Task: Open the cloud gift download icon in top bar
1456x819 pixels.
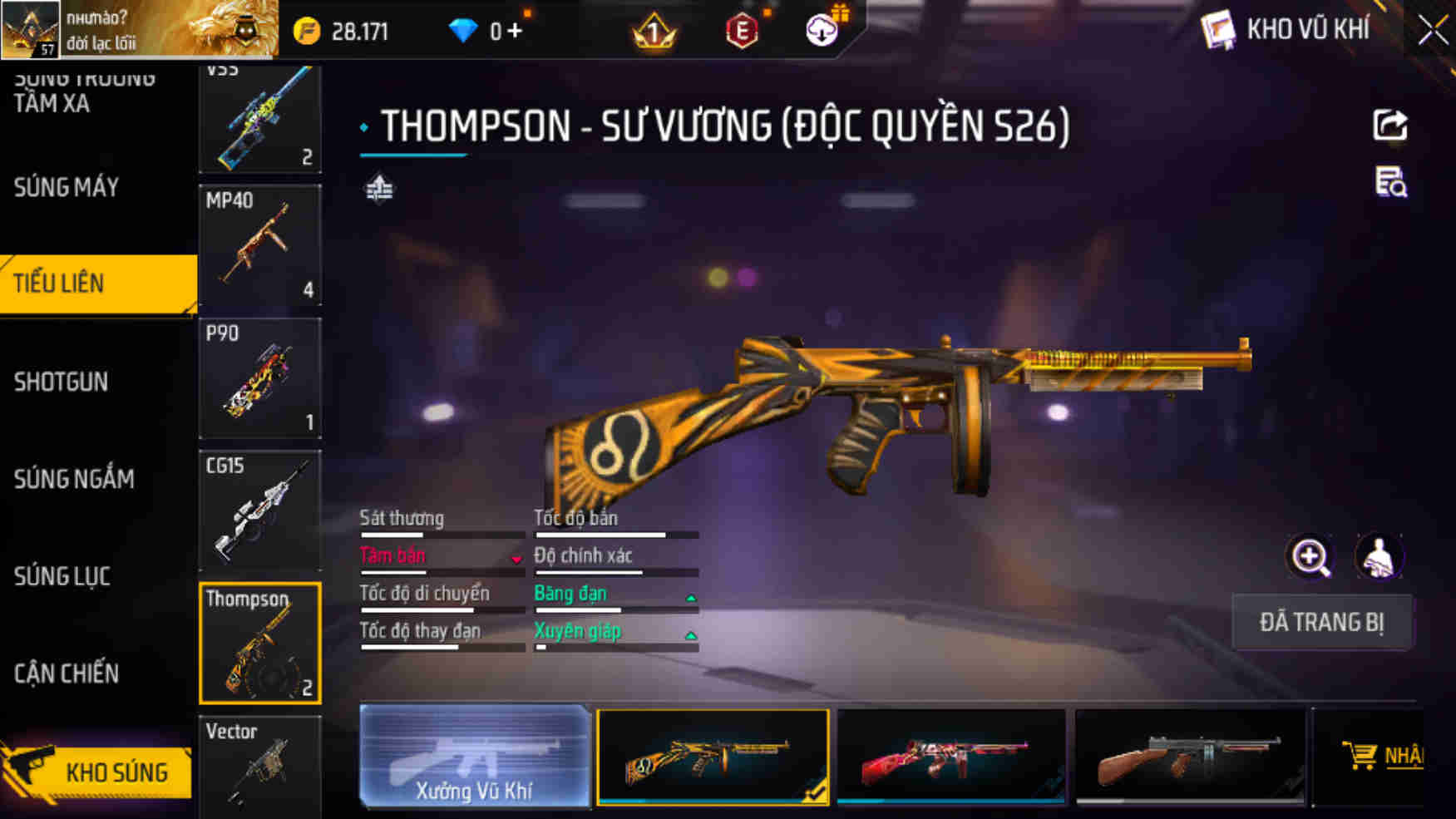Action: [822, 30]
